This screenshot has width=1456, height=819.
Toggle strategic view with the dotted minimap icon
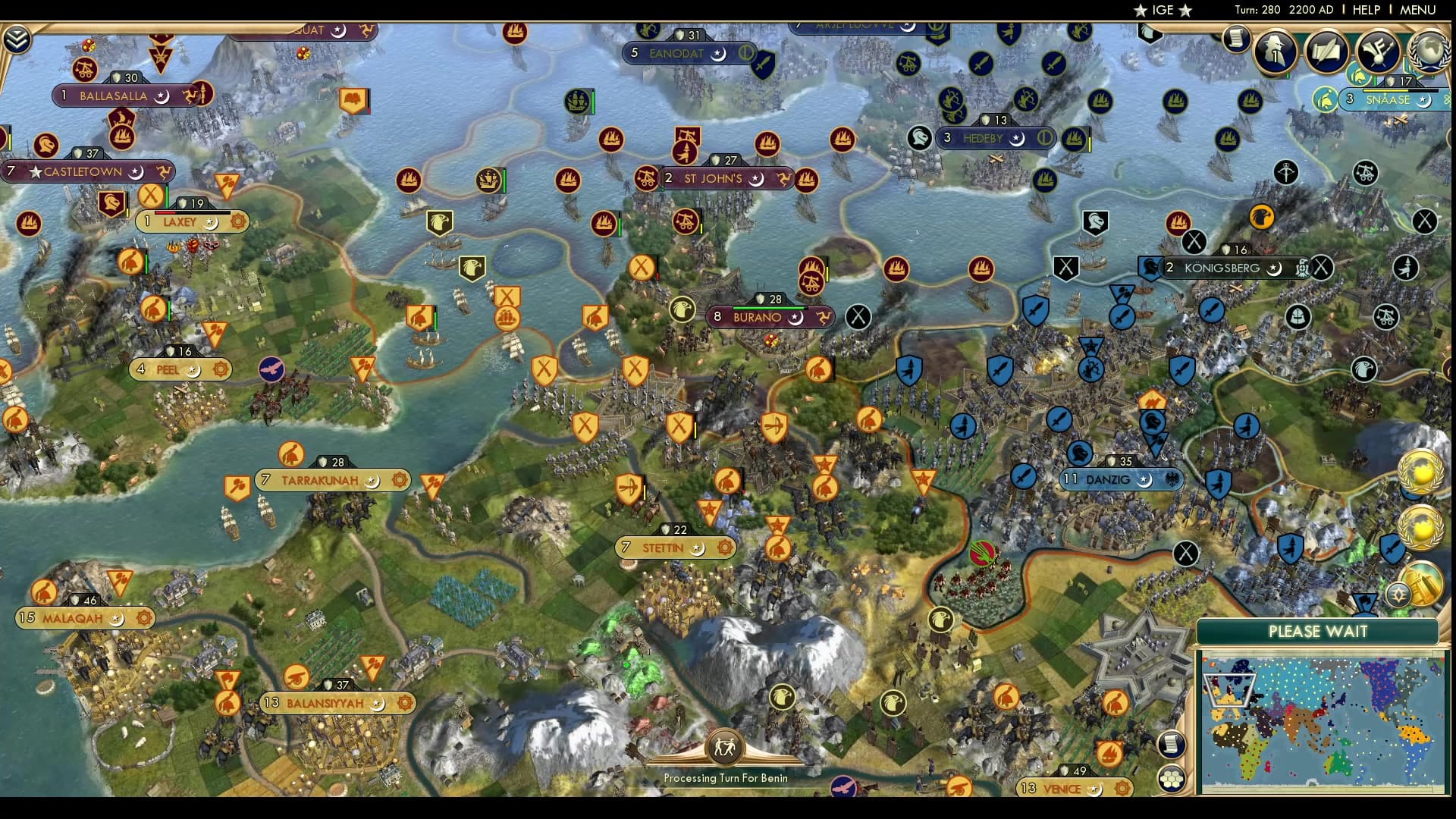1172,777
